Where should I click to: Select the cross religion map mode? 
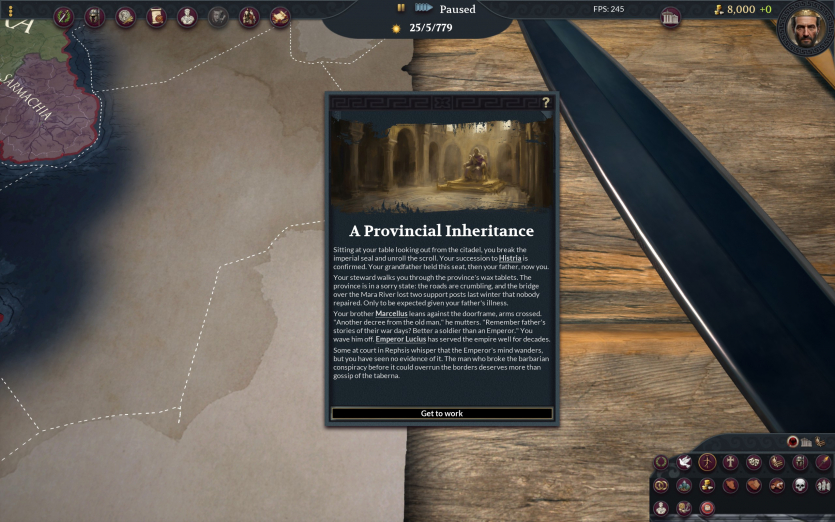pos(731,462)
